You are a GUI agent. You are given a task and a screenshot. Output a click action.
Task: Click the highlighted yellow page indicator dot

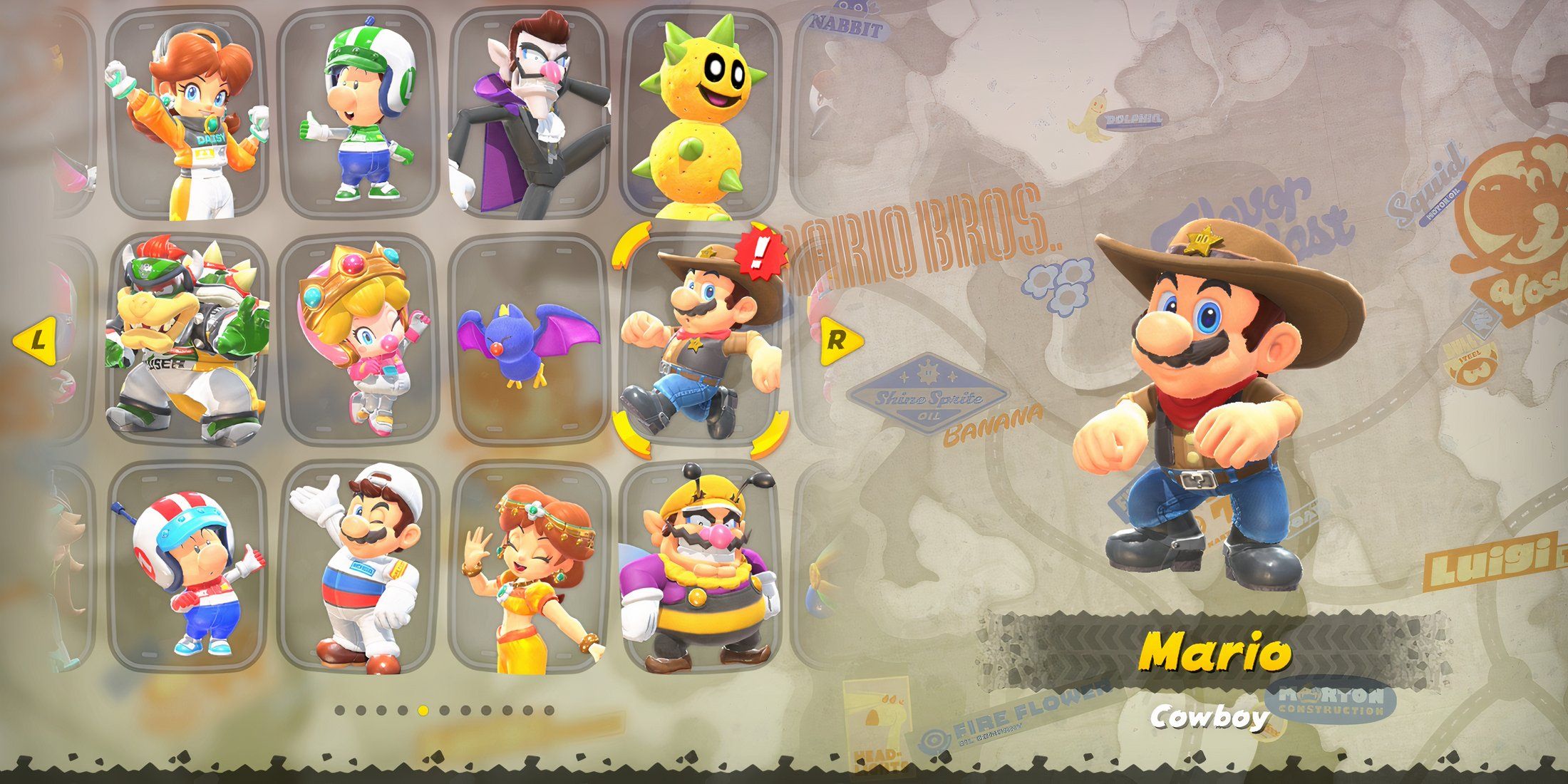[x=423, y=710]
